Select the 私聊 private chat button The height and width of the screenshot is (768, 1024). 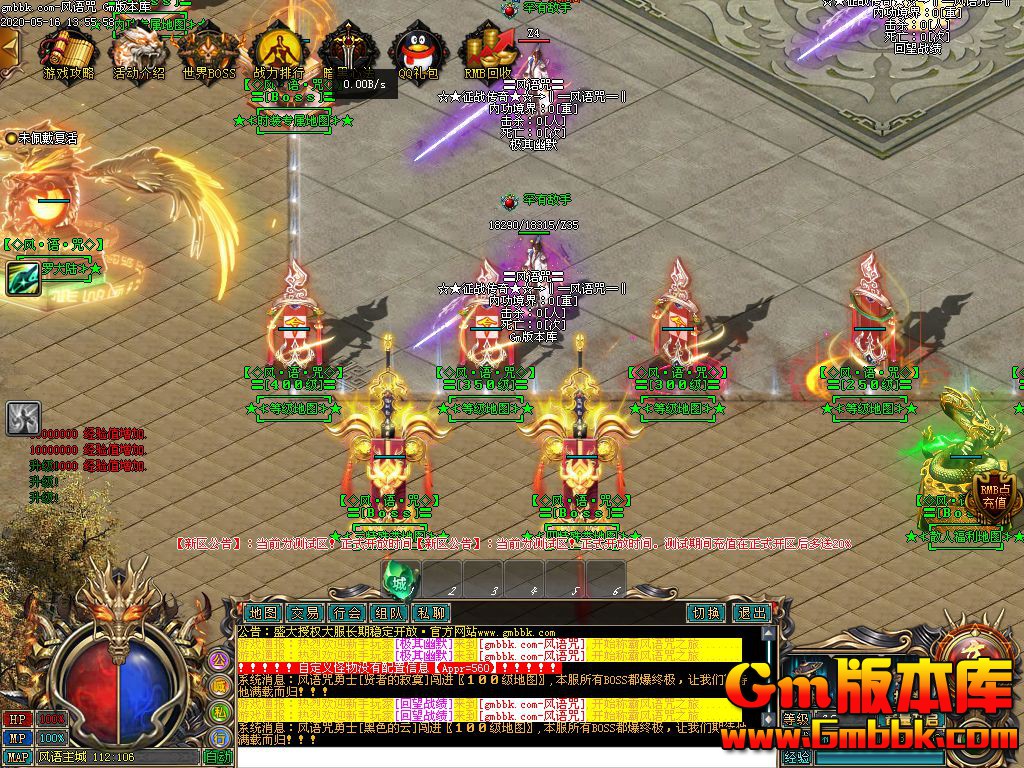(x=431, y=612)
